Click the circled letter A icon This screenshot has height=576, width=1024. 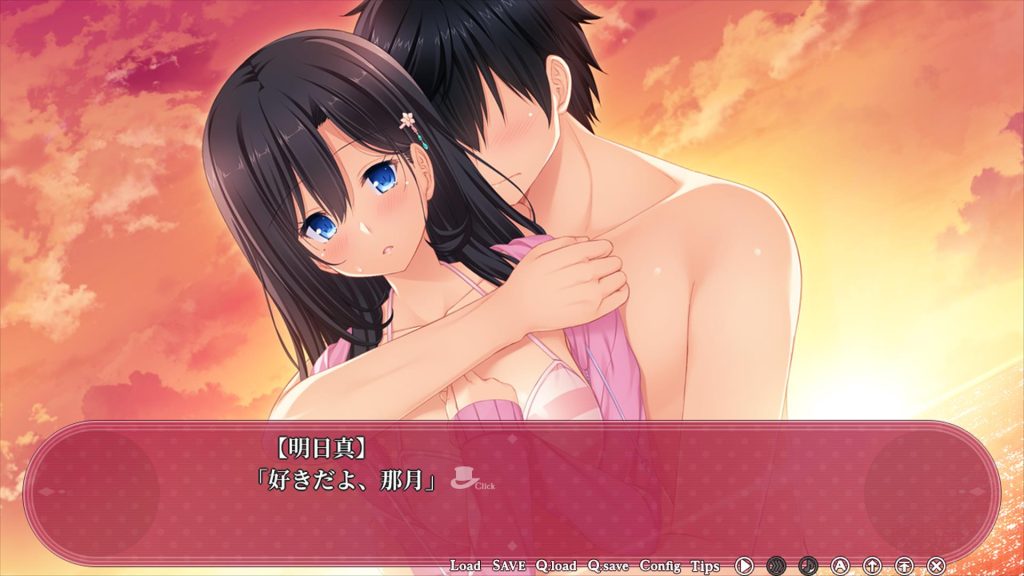840,566
